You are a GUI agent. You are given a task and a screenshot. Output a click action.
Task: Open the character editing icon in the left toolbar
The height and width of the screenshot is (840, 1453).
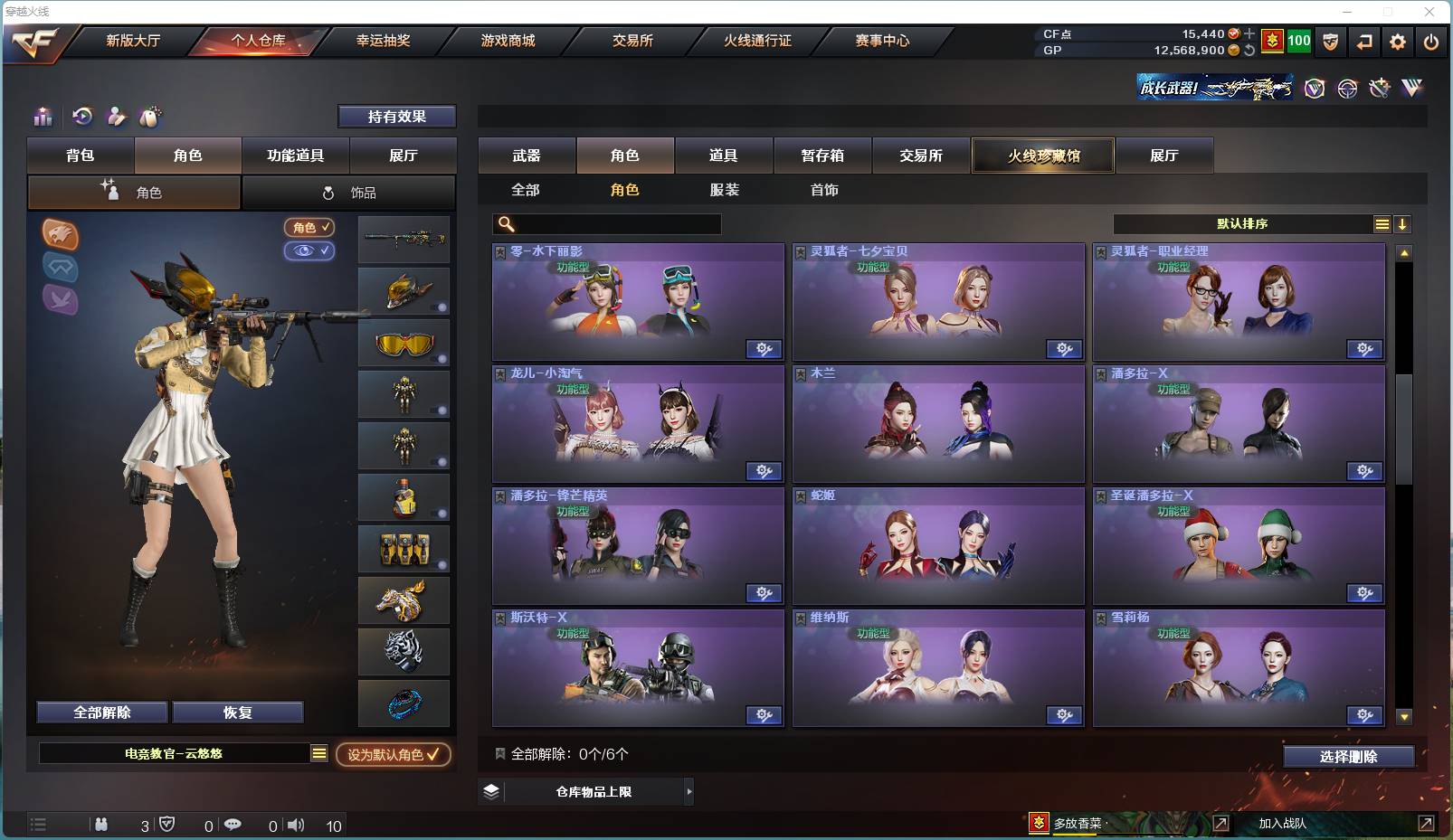coord(116,117)
